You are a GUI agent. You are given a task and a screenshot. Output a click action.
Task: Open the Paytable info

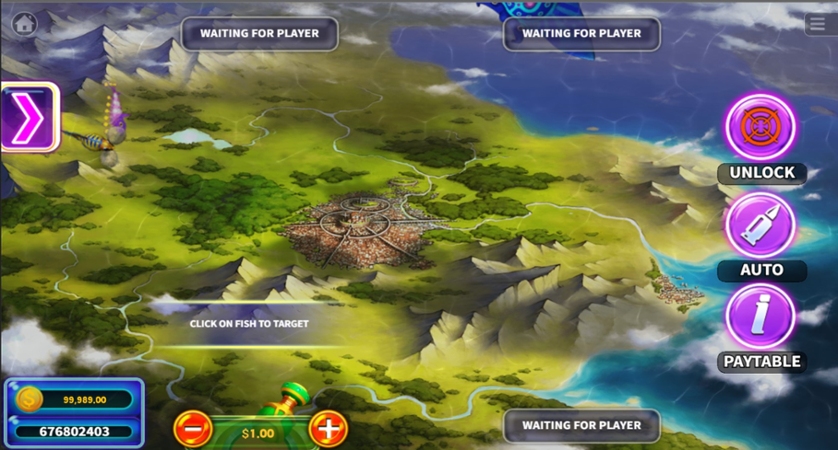(x=761, y=317)
